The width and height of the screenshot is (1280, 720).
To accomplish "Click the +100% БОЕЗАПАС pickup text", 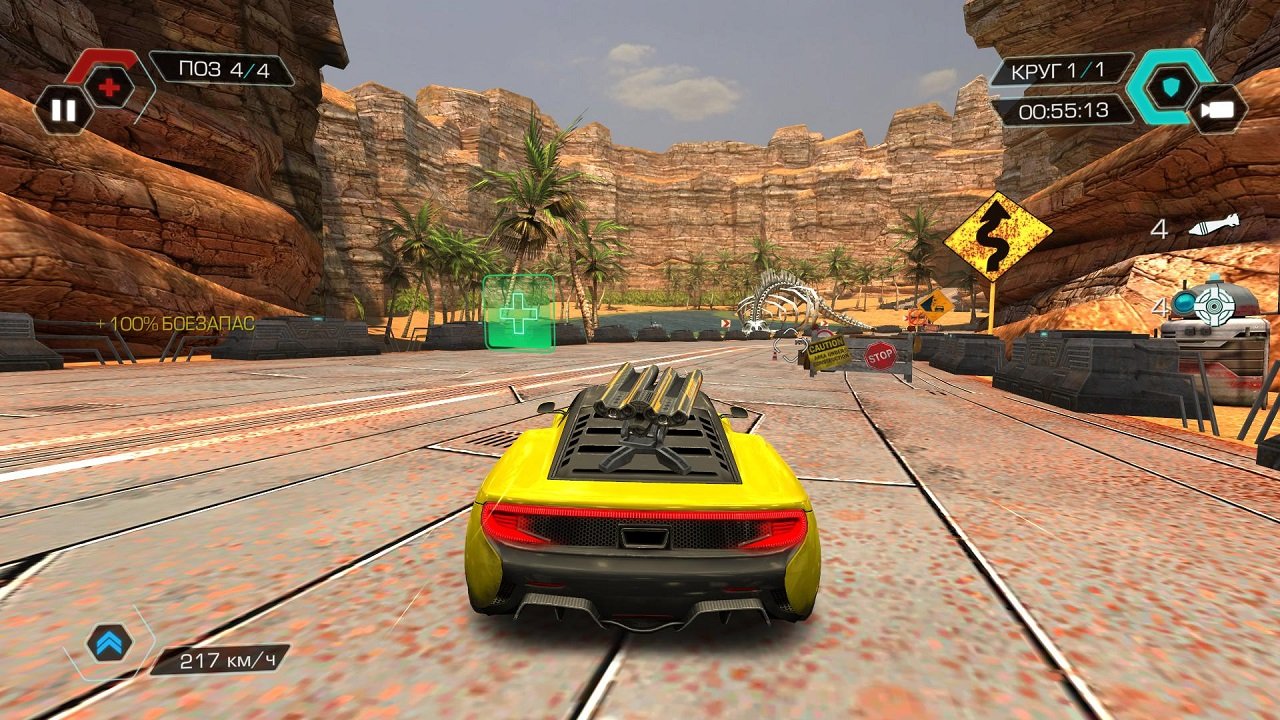I will coord(174,324).
